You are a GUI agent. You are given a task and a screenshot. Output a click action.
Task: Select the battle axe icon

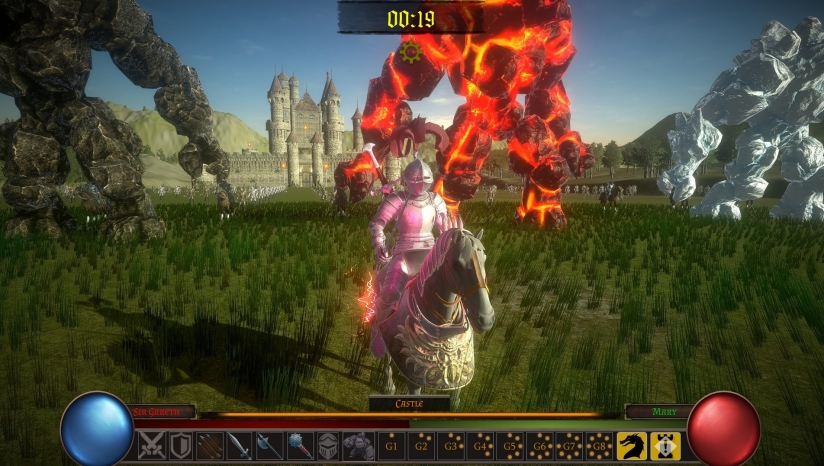pos(270,446)
